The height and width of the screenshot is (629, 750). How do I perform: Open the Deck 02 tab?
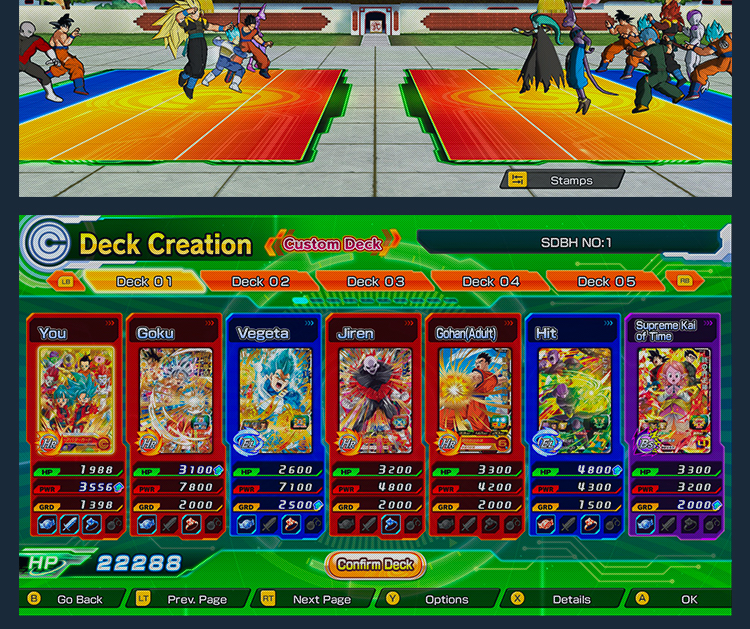[261, 282]
